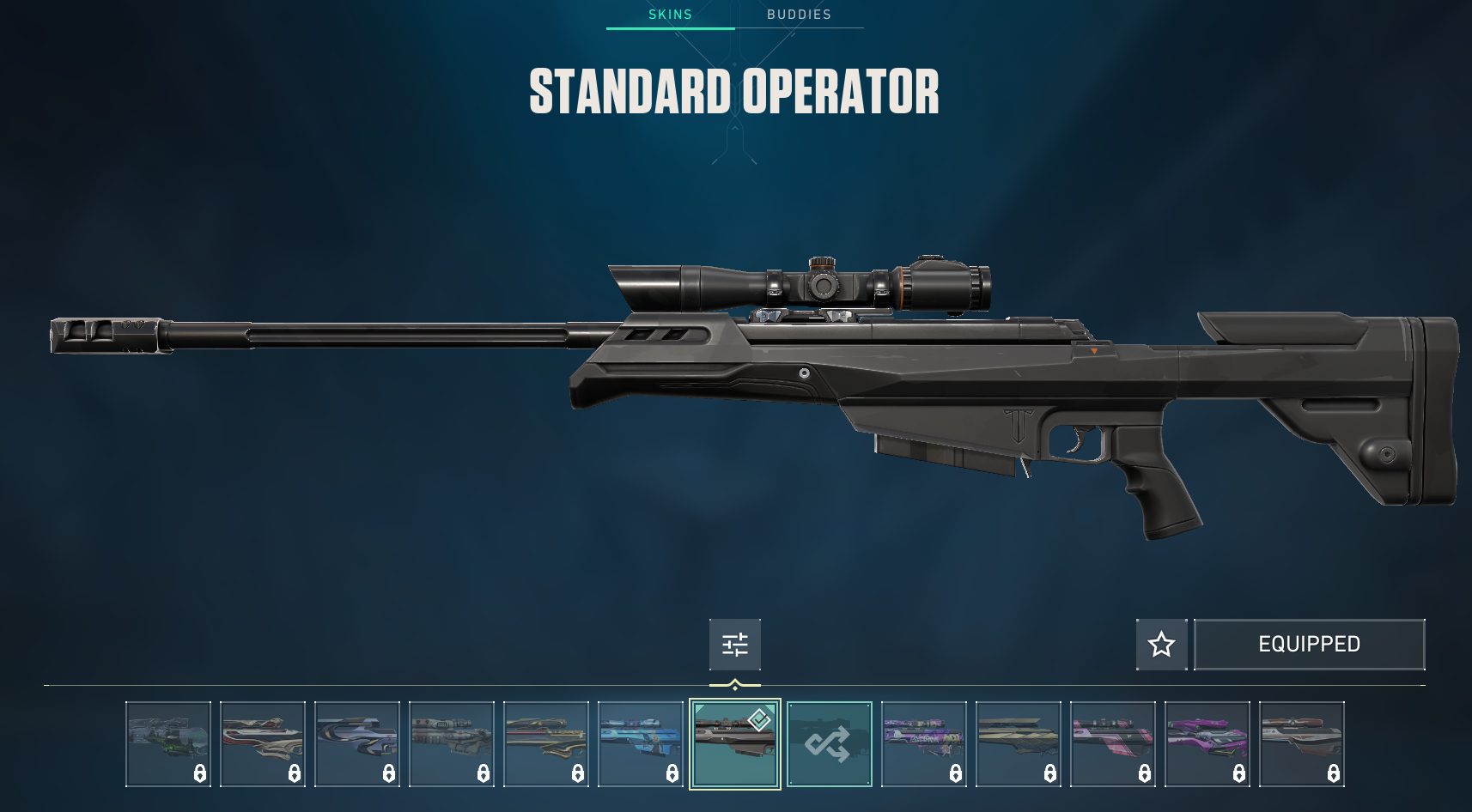Preview the locked magenta sci-fi Operator skin
The image size is (1472, 812).
pyautogui.click(x=1207, y=743)
